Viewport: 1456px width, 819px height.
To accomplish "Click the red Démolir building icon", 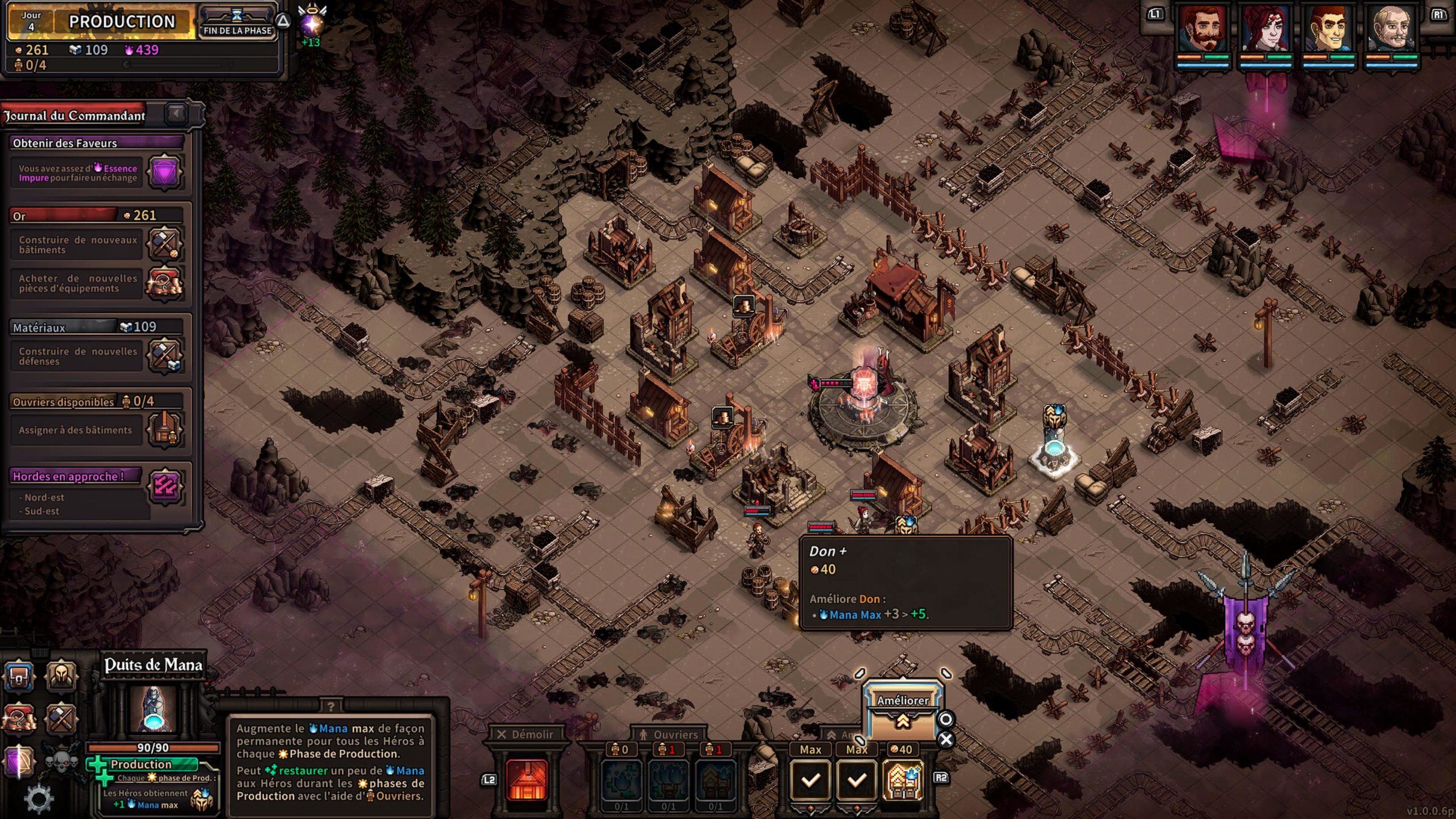I will pos(527,779).
